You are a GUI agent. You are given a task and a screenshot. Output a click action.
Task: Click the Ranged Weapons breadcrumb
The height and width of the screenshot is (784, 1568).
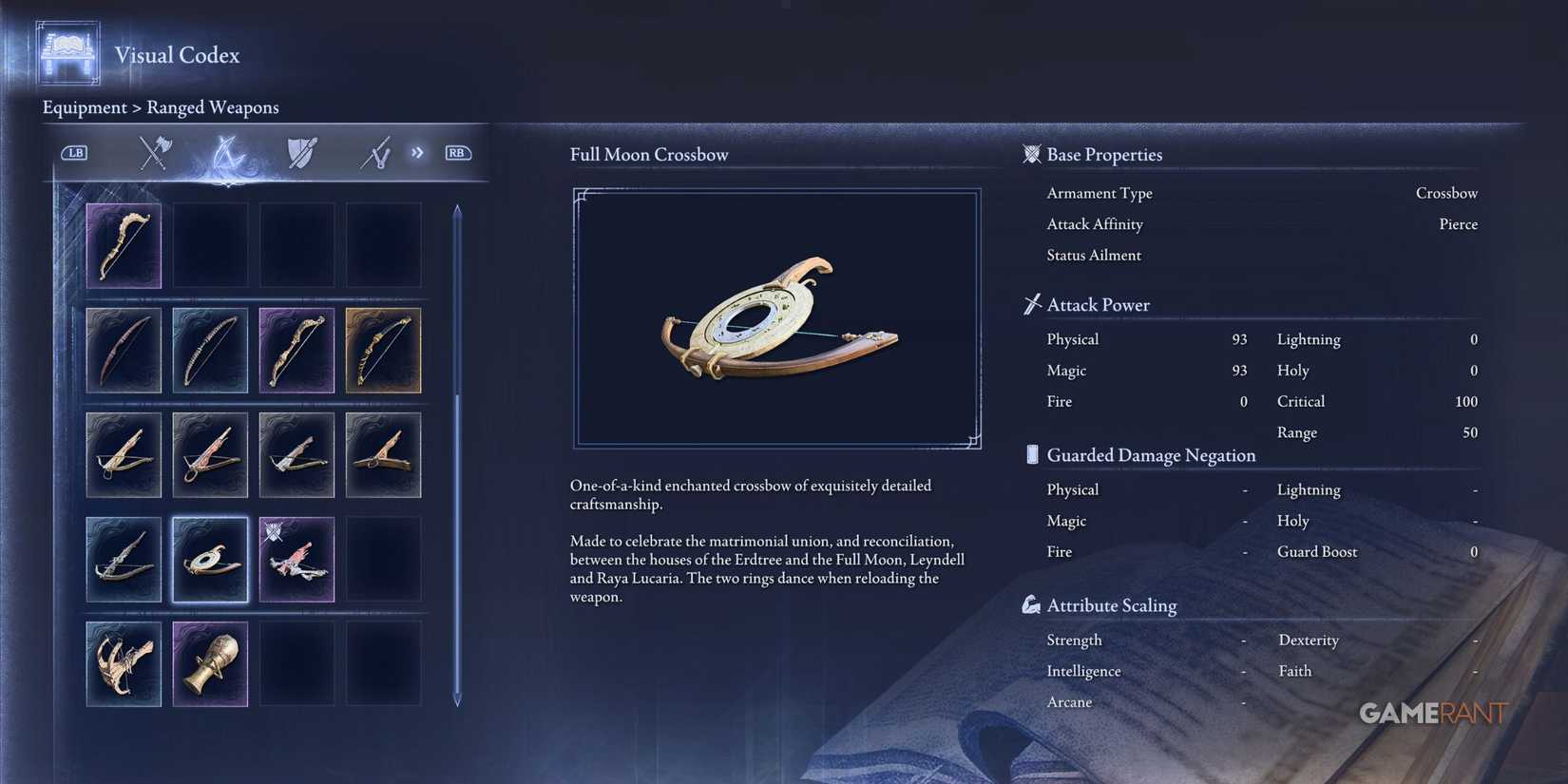pos(213,107)
